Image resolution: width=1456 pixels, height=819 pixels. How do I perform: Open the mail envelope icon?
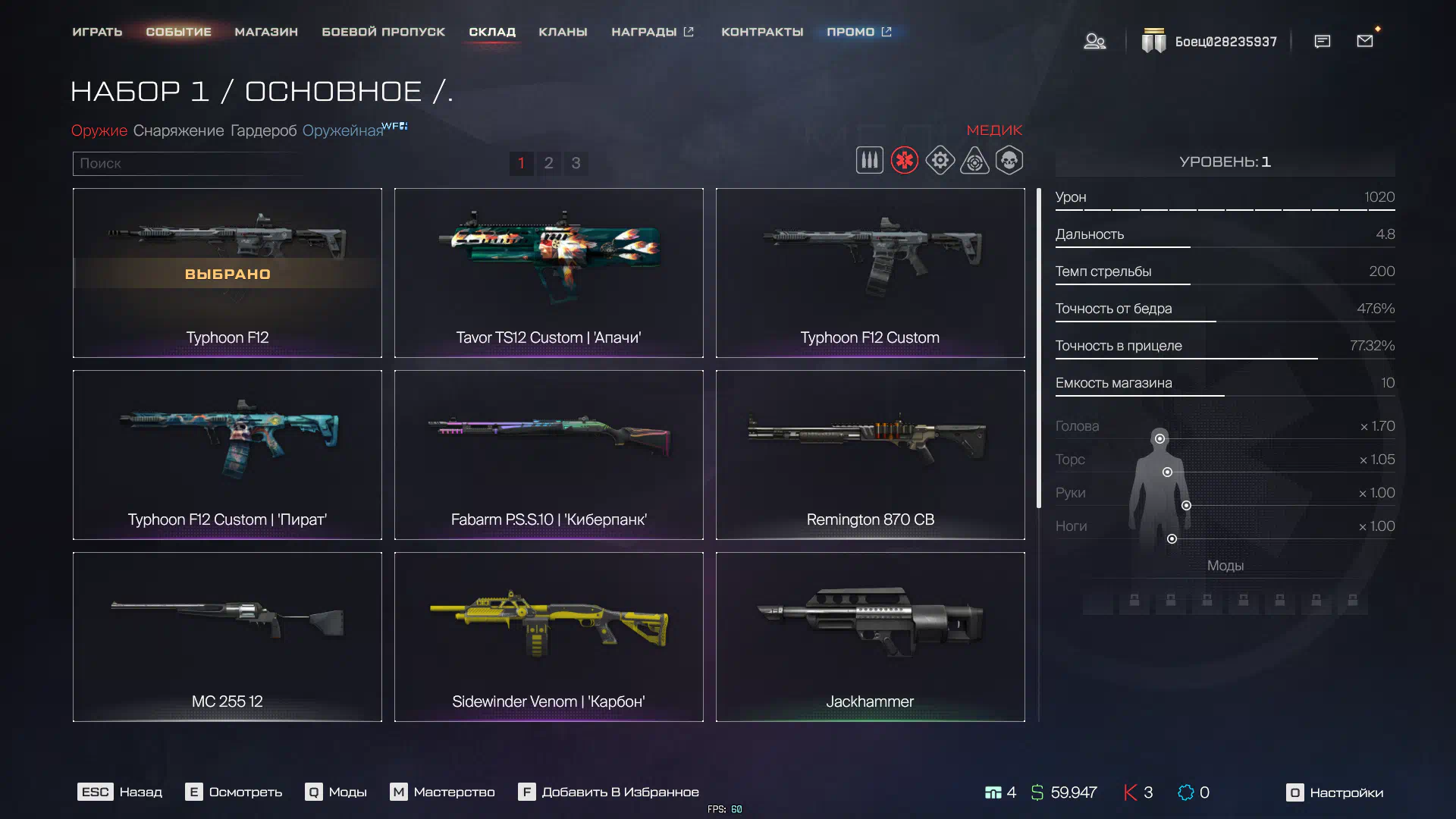point(1365,41)
